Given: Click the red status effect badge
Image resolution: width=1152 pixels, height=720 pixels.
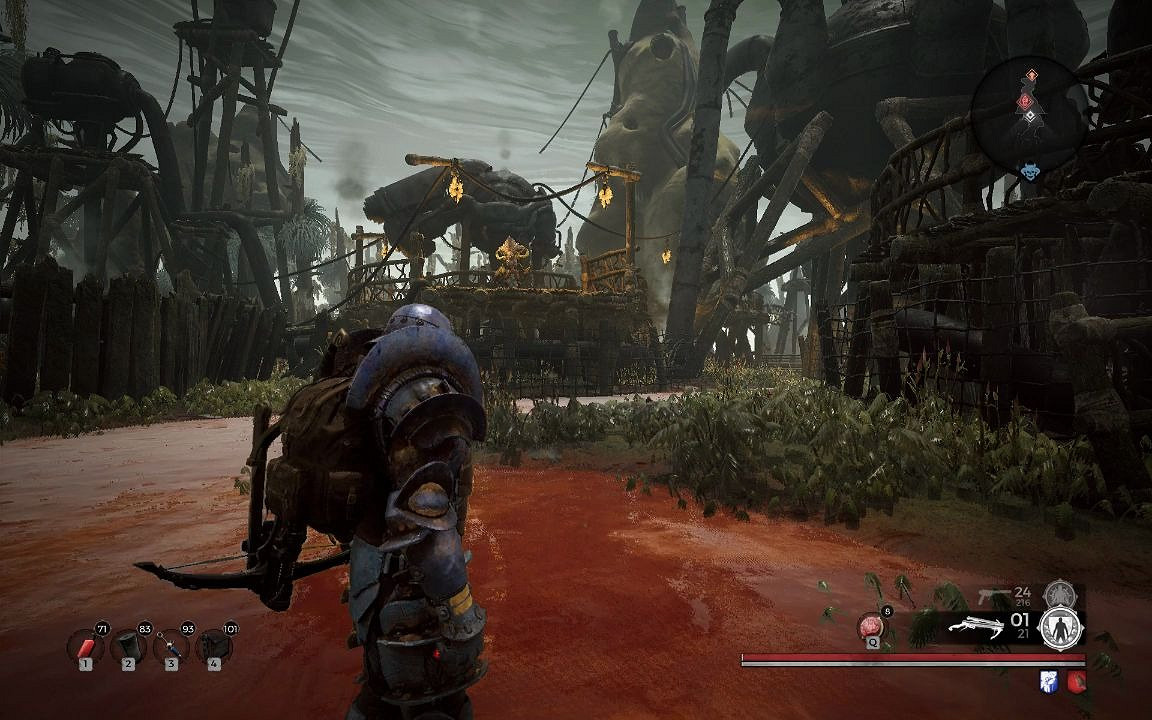Looking at the screenshot, I should click(1076, 681).
